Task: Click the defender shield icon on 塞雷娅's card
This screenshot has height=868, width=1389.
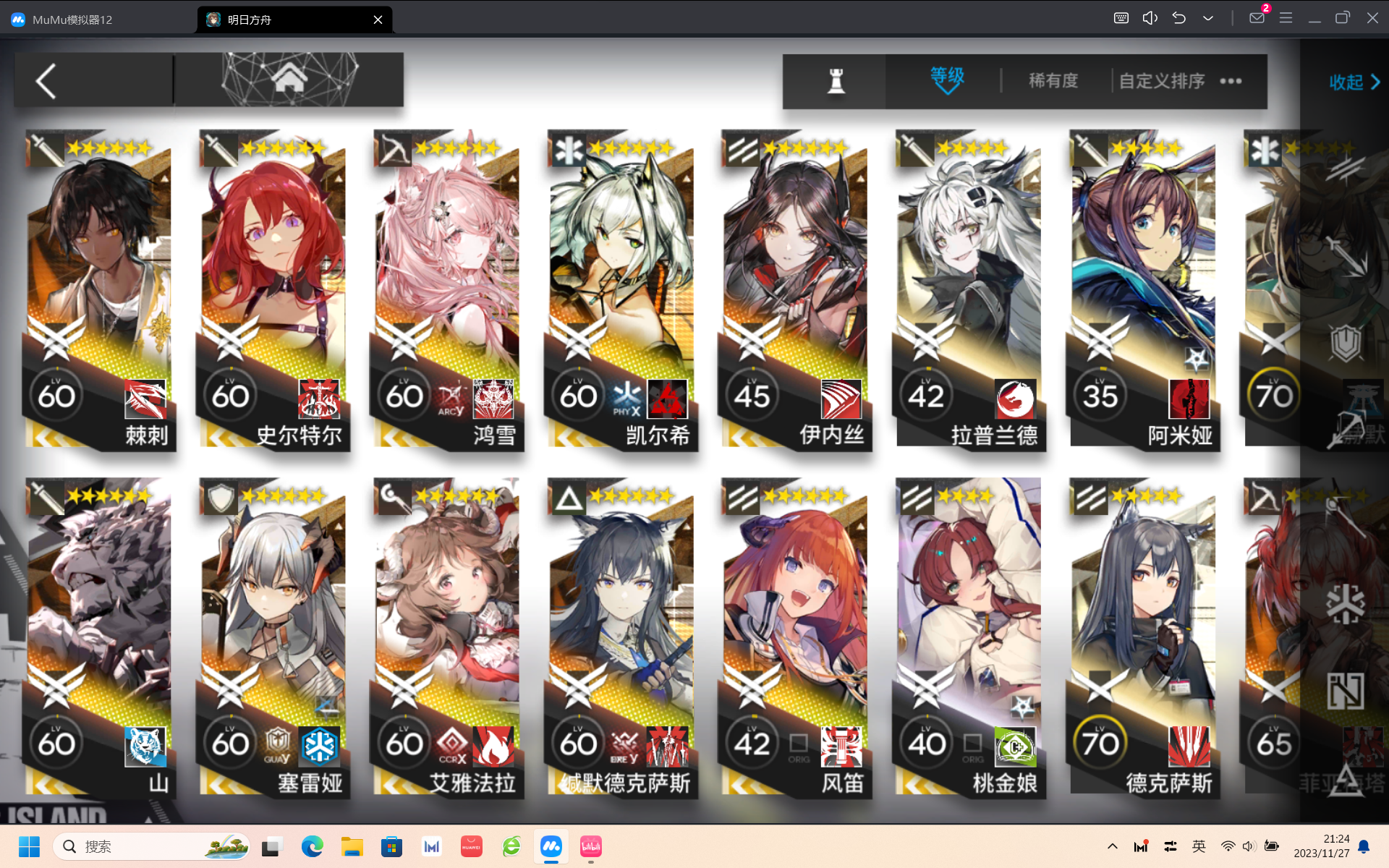Action: pyautogui.click(x=221, y=497)
